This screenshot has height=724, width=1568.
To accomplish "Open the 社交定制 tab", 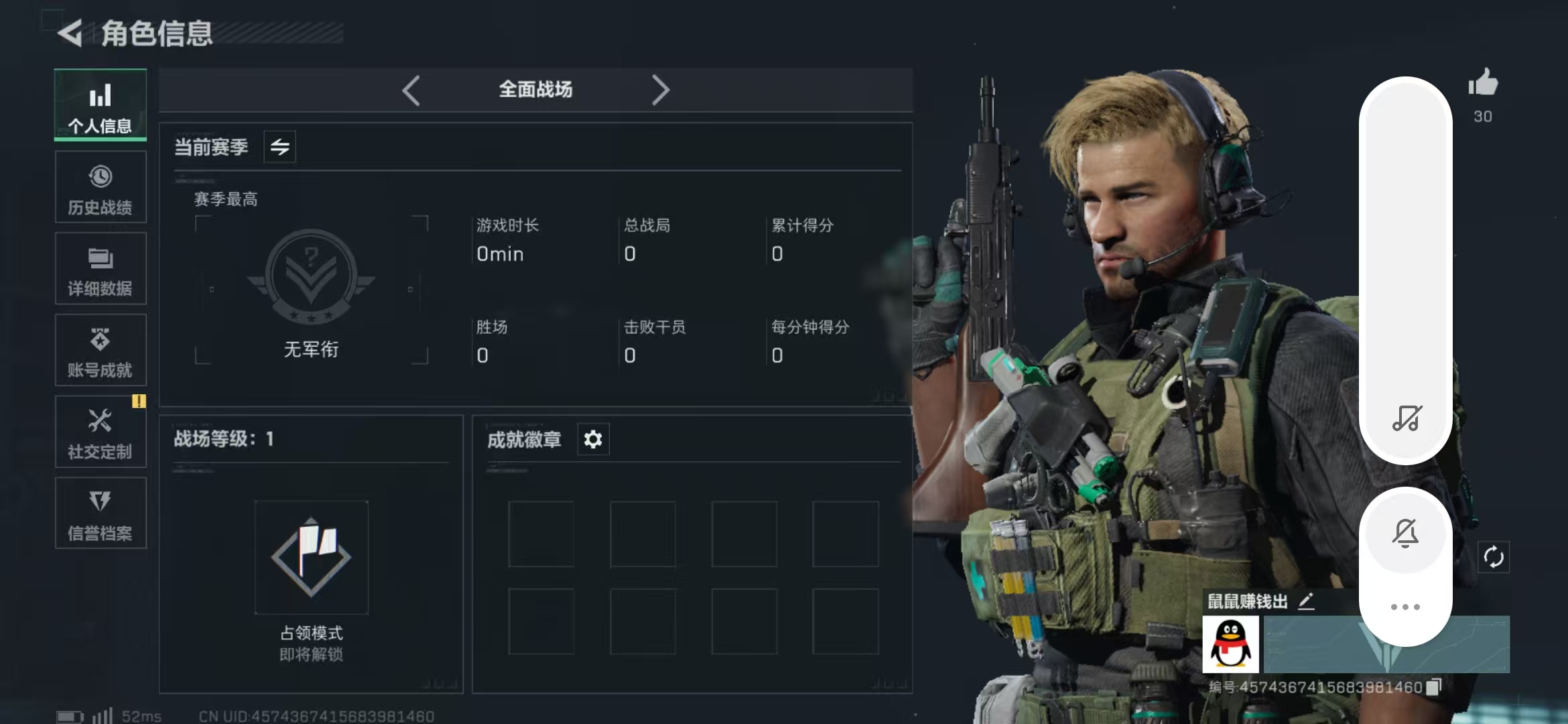I will point(101,432).
